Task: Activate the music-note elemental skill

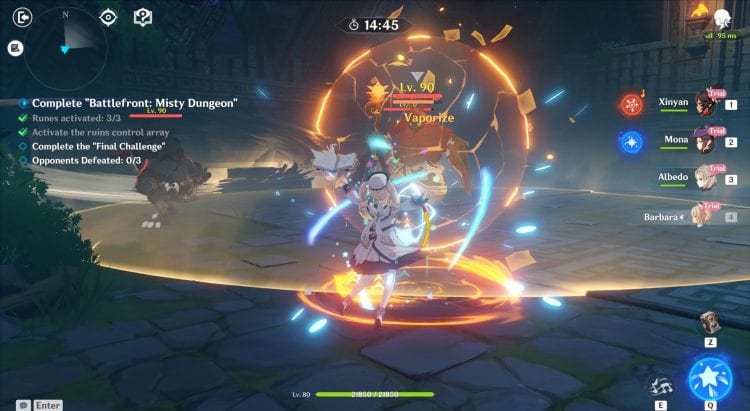Action: (x=661, y=385)
